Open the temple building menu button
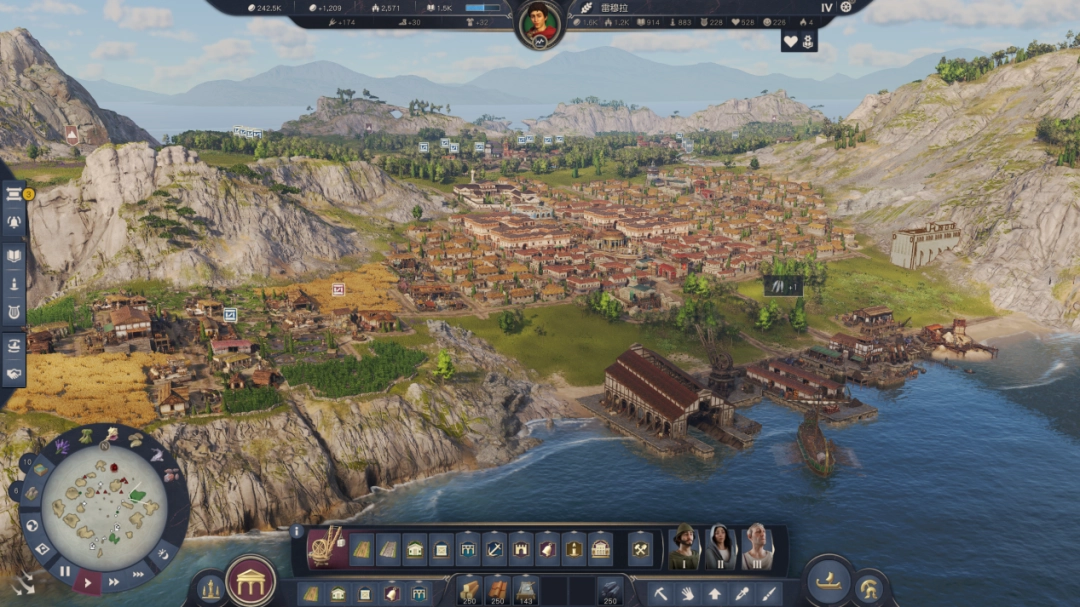The width and height of the screenshot is (1080, 607). pyautogui.click(x=251, y=581)
